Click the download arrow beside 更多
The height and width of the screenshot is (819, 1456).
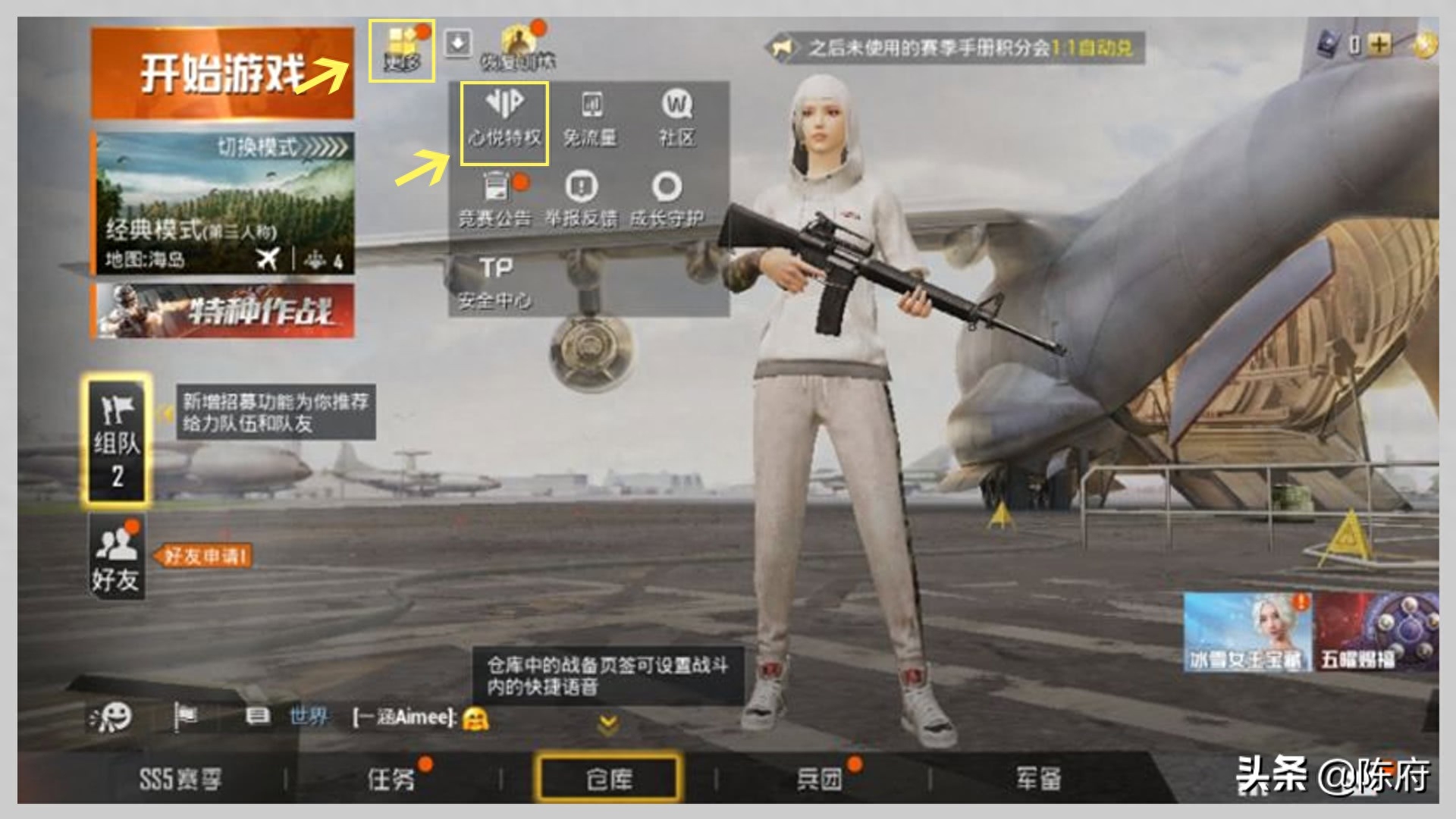pos(457,42)
